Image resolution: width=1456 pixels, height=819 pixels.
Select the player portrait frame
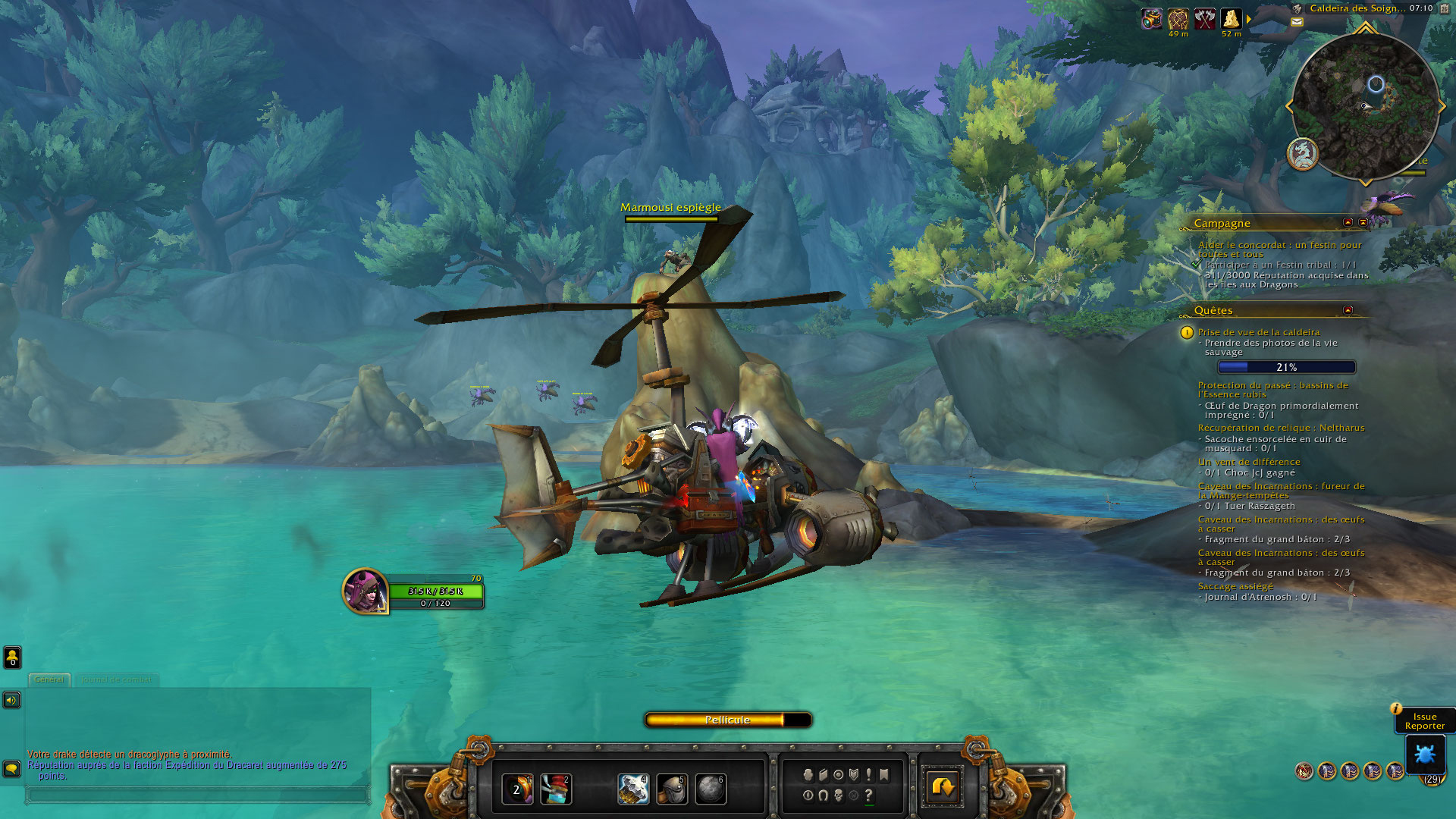pos(365,591)
